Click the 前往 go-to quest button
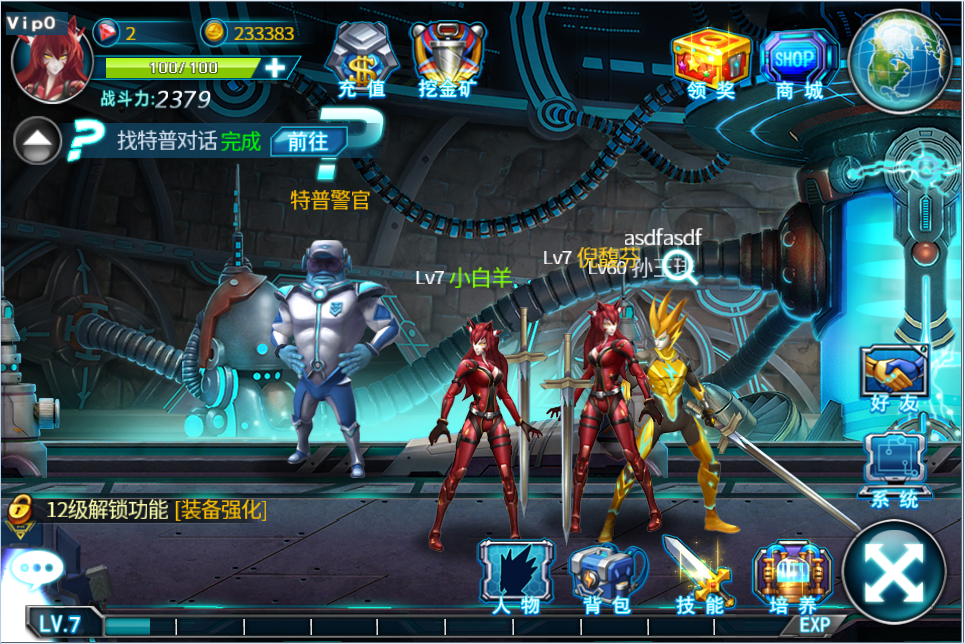965x644 pixels. click(x=308, y=141)
